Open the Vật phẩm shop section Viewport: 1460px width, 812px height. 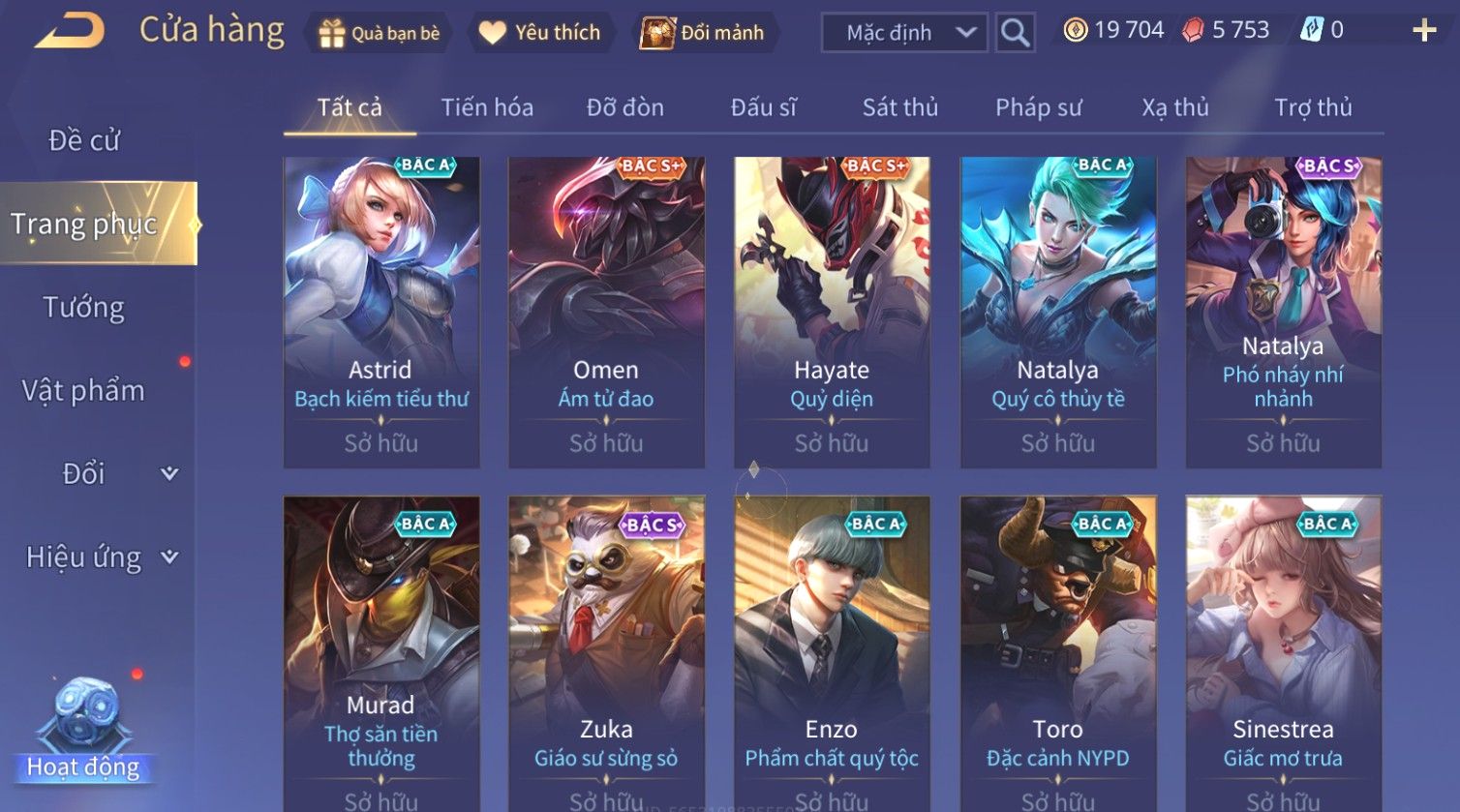coord(84,391)
